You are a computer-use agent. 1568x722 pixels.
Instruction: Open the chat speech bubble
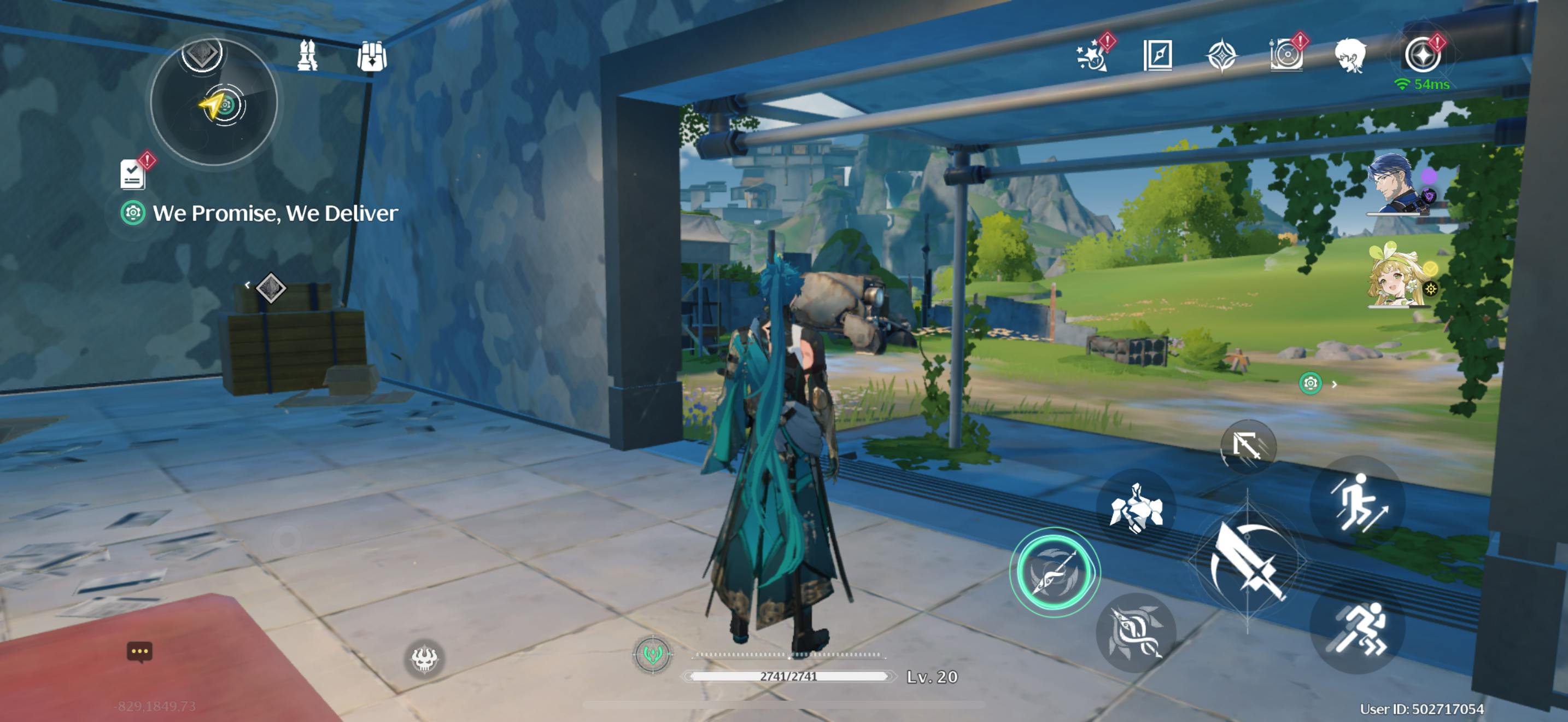click(139, 651)
